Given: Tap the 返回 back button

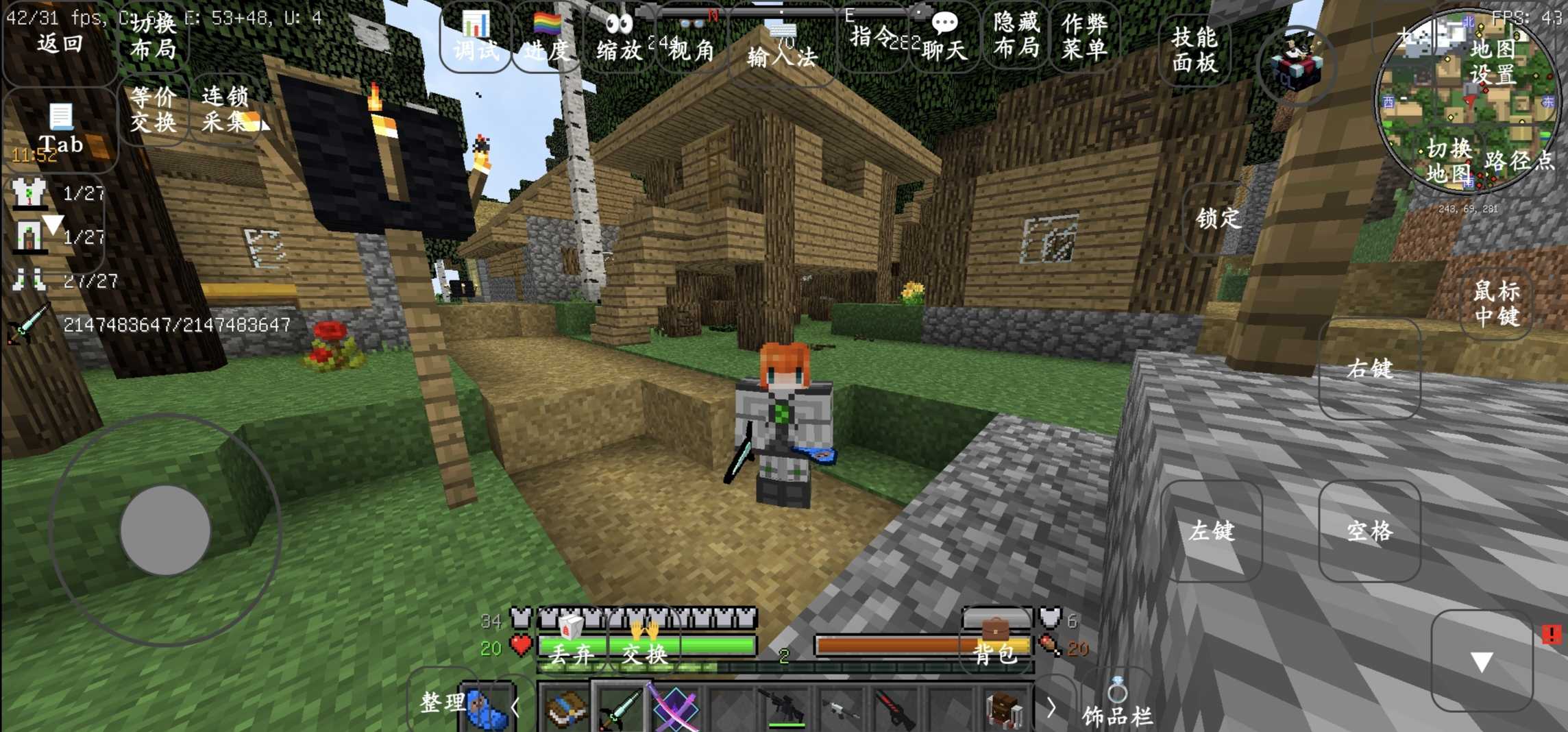Looking at the screenshot, I should pyautogui.click(x=59, y=42).
